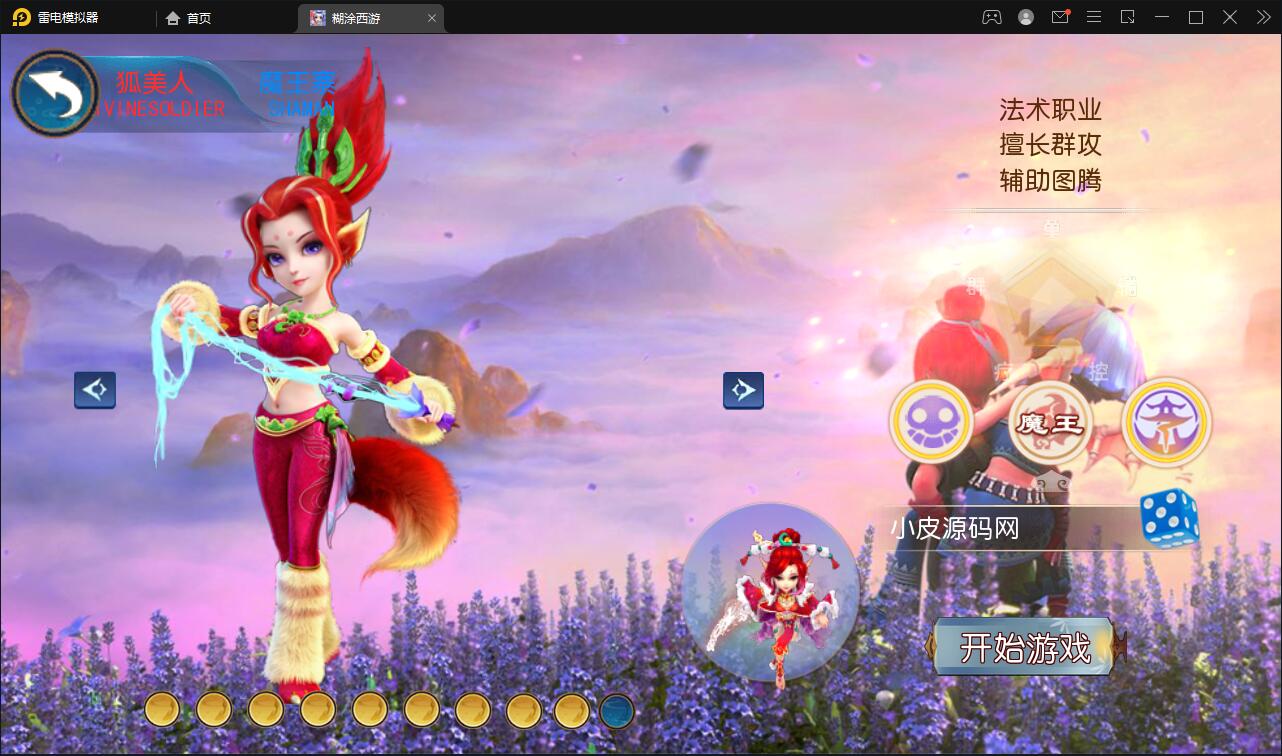Open the hamburger menu in the title bar
The height and width of the screenshot is (756, 1282).
(1094, 17)
